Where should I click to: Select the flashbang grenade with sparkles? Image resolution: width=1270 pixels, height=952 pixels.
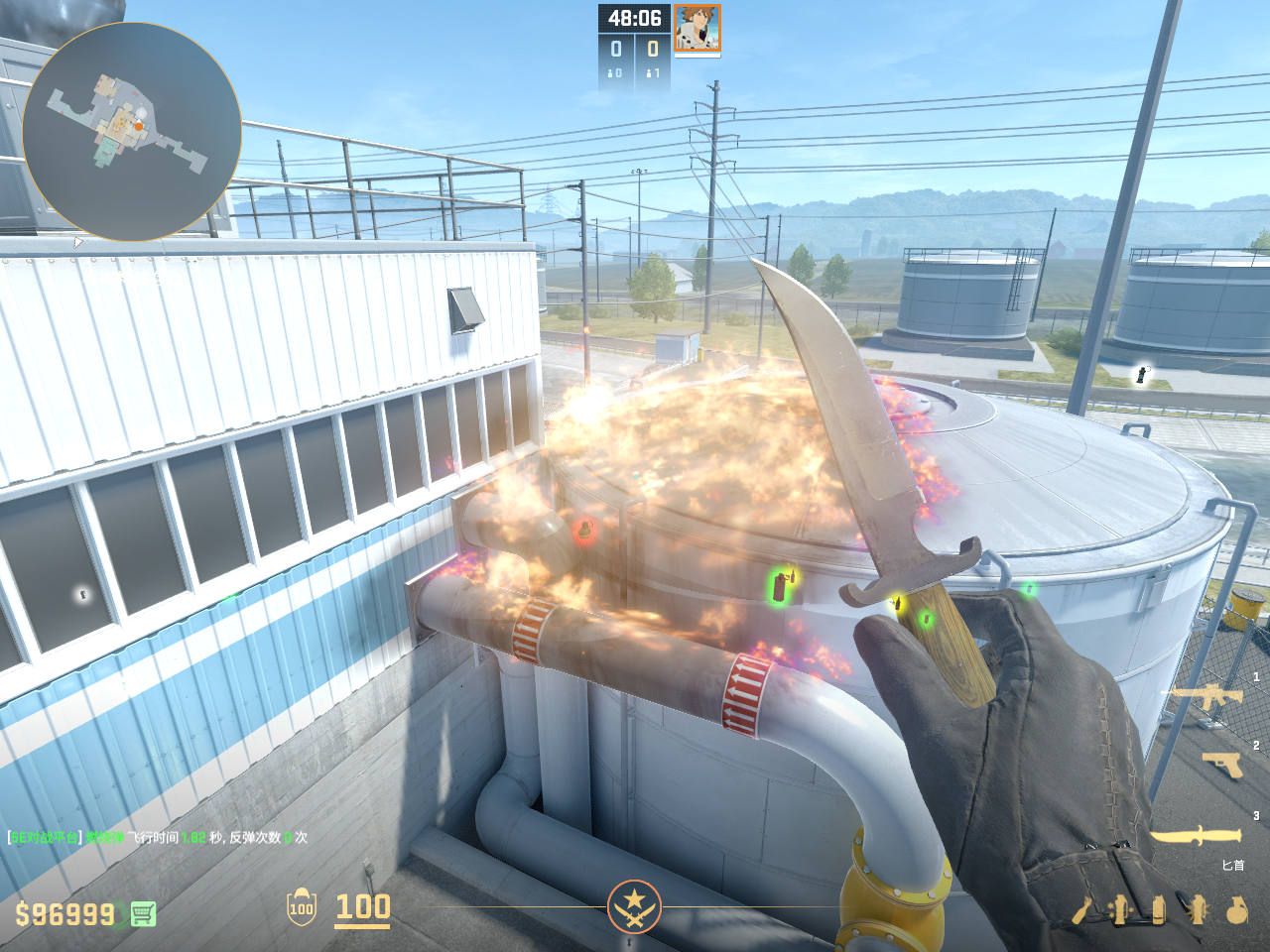[x=1121, y=909]
